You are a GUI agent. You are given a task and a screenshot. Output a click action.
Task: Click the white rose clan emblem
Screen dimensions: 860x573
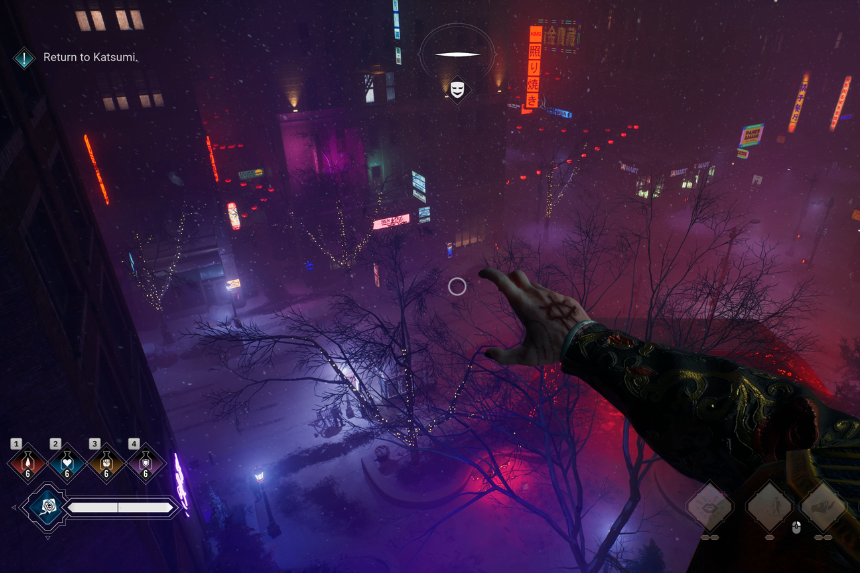[44, 508]
